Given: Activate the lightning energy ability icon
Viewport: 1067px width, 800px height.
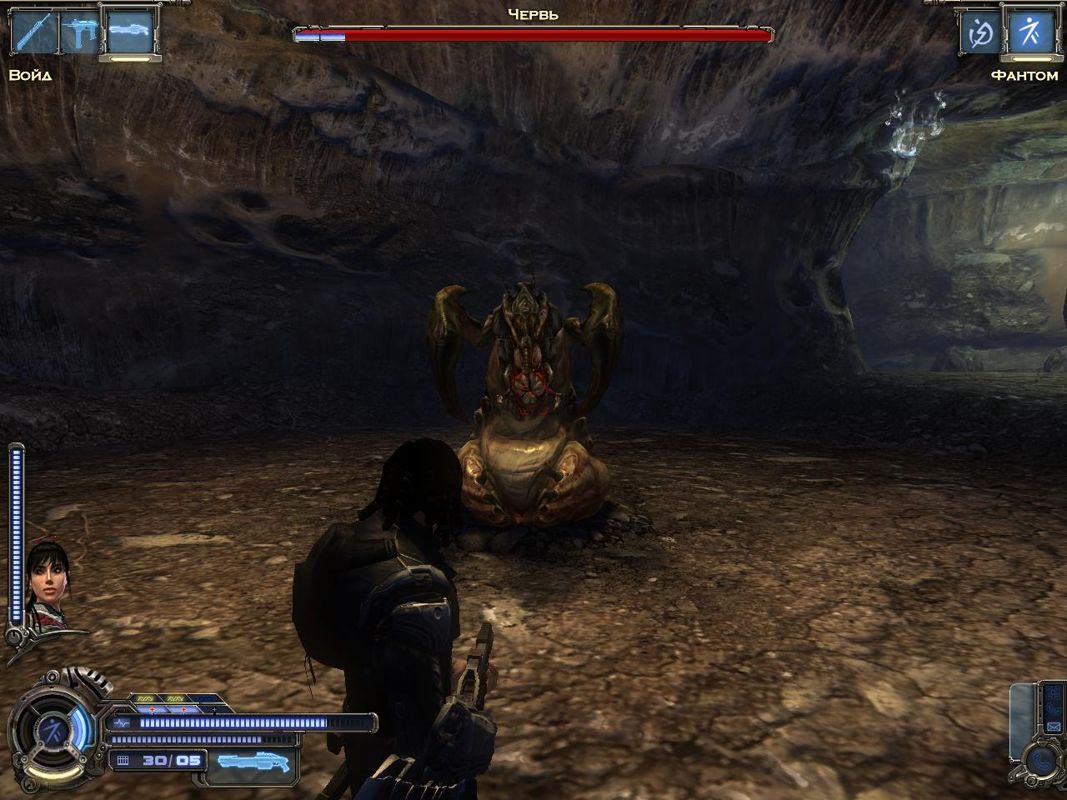Looking at the screenshot, I should [980, 33].
